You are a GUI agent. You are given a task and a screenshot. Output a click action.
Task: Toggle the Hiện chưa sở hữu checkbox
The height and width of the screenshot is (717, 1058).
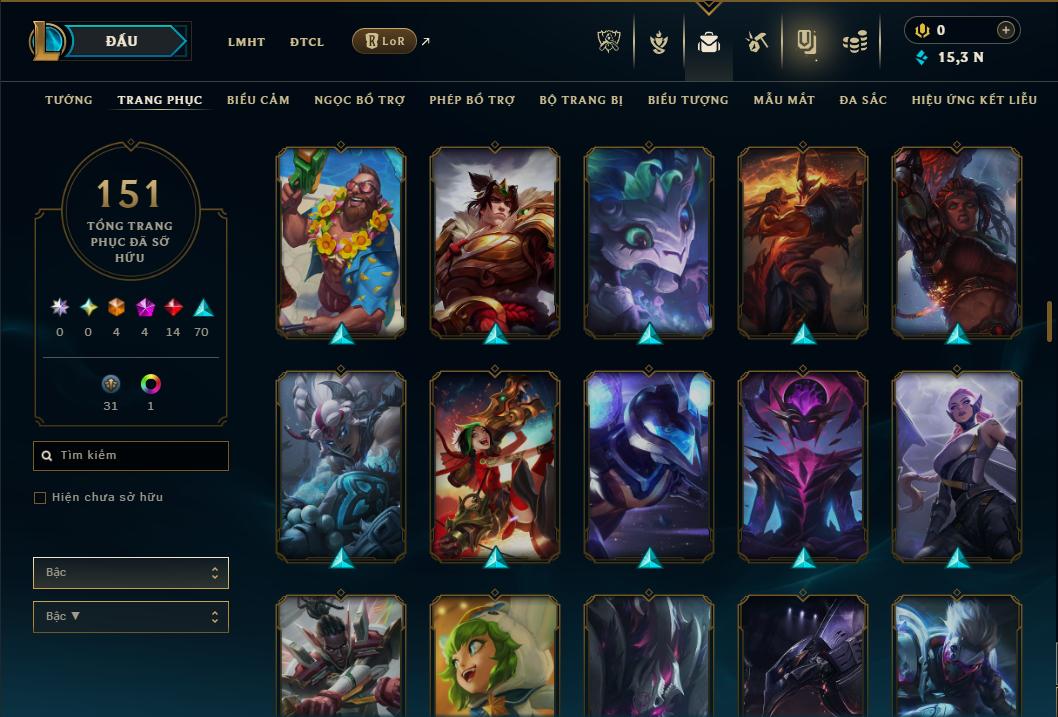pos(40,498)
